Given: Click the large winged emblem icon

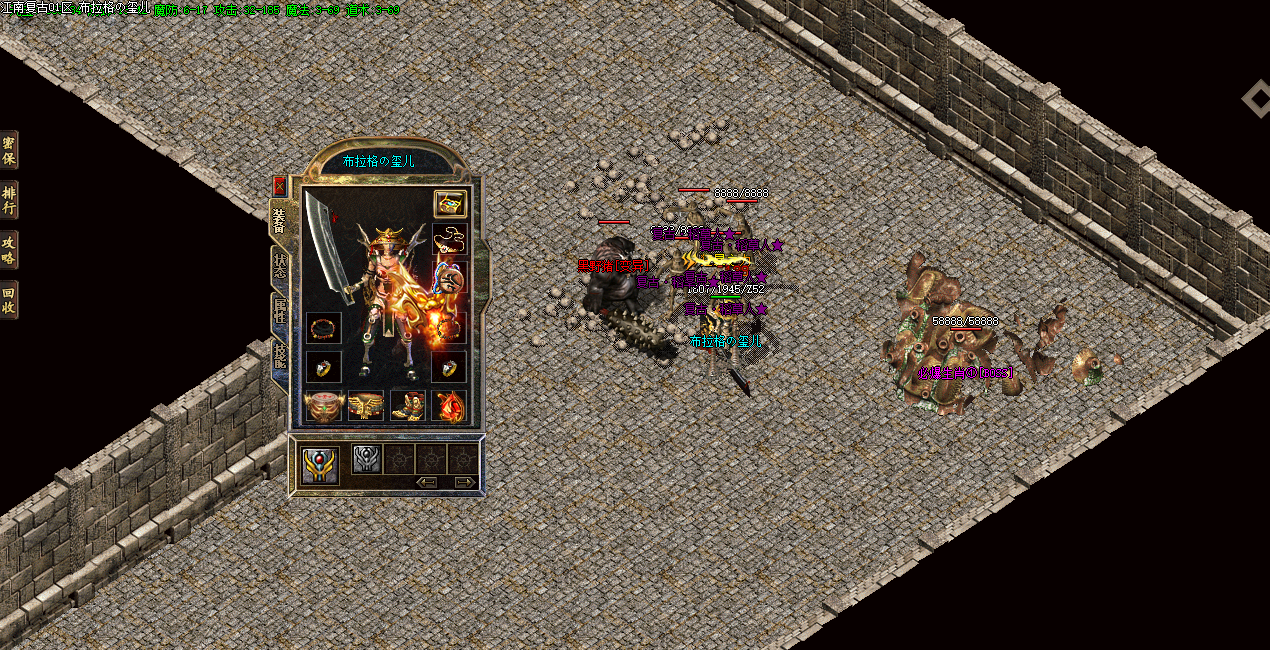Looking at the screenshot, I should tap(321, 465).
